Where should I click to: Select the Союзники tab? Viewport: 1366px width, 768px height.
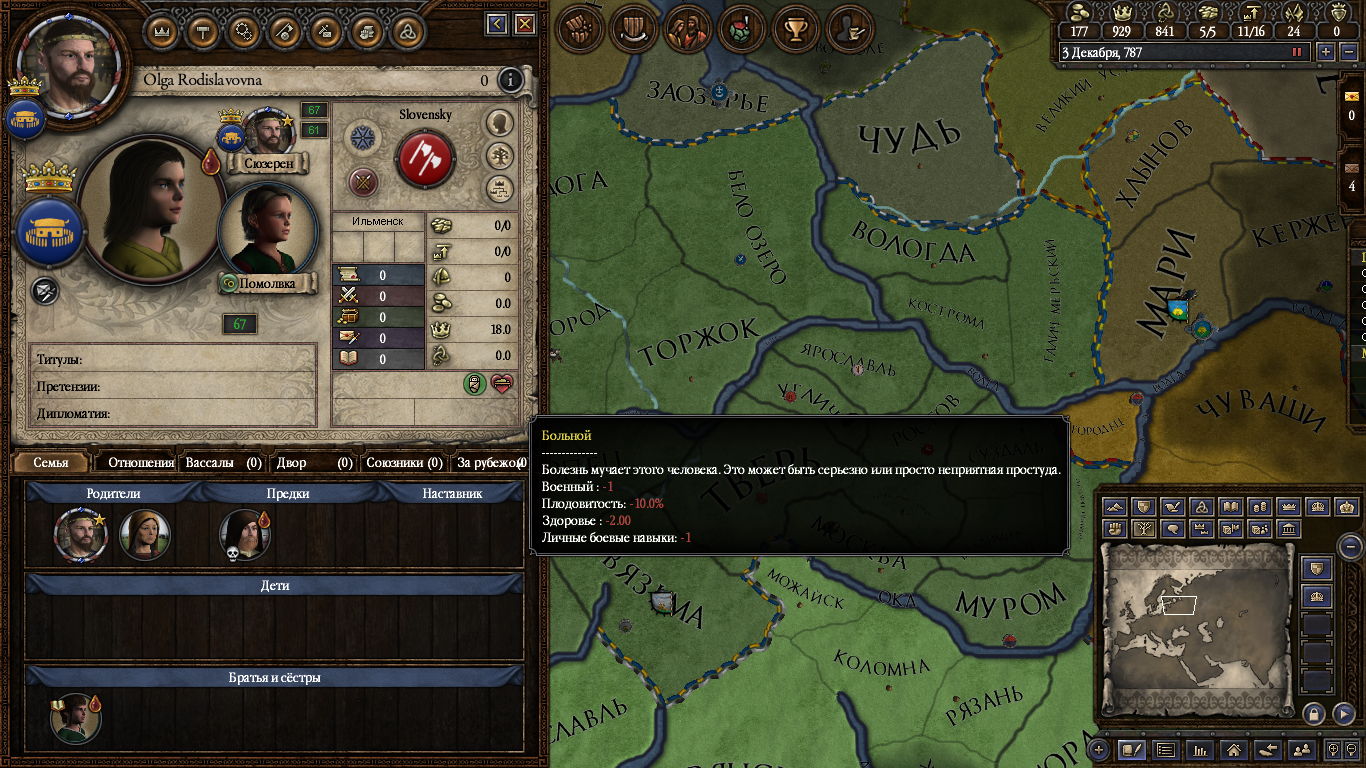[x=403, y=463]
